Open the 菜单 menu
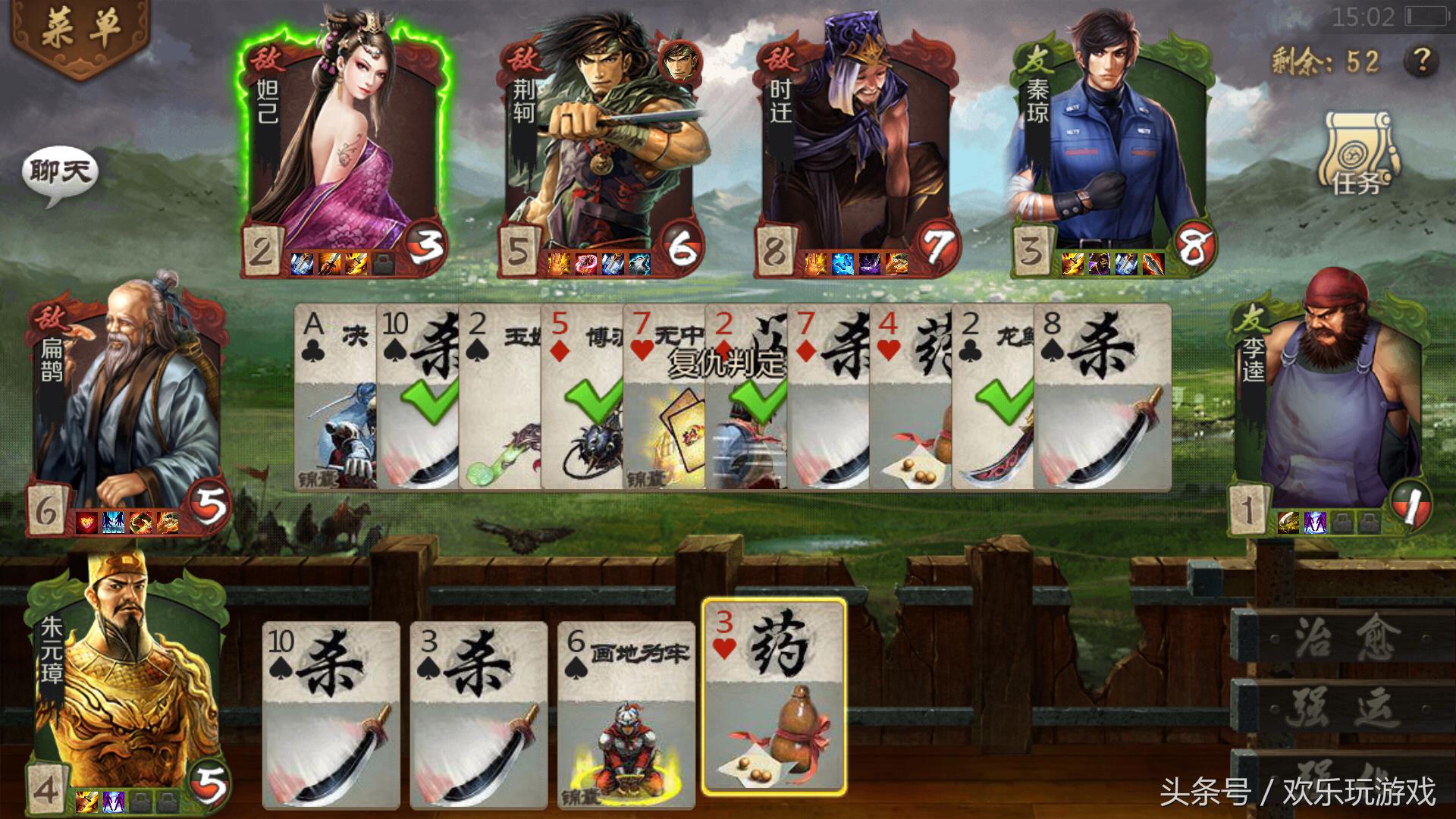Viewport: 1456px width, 819px height. [x=80, y=30]
